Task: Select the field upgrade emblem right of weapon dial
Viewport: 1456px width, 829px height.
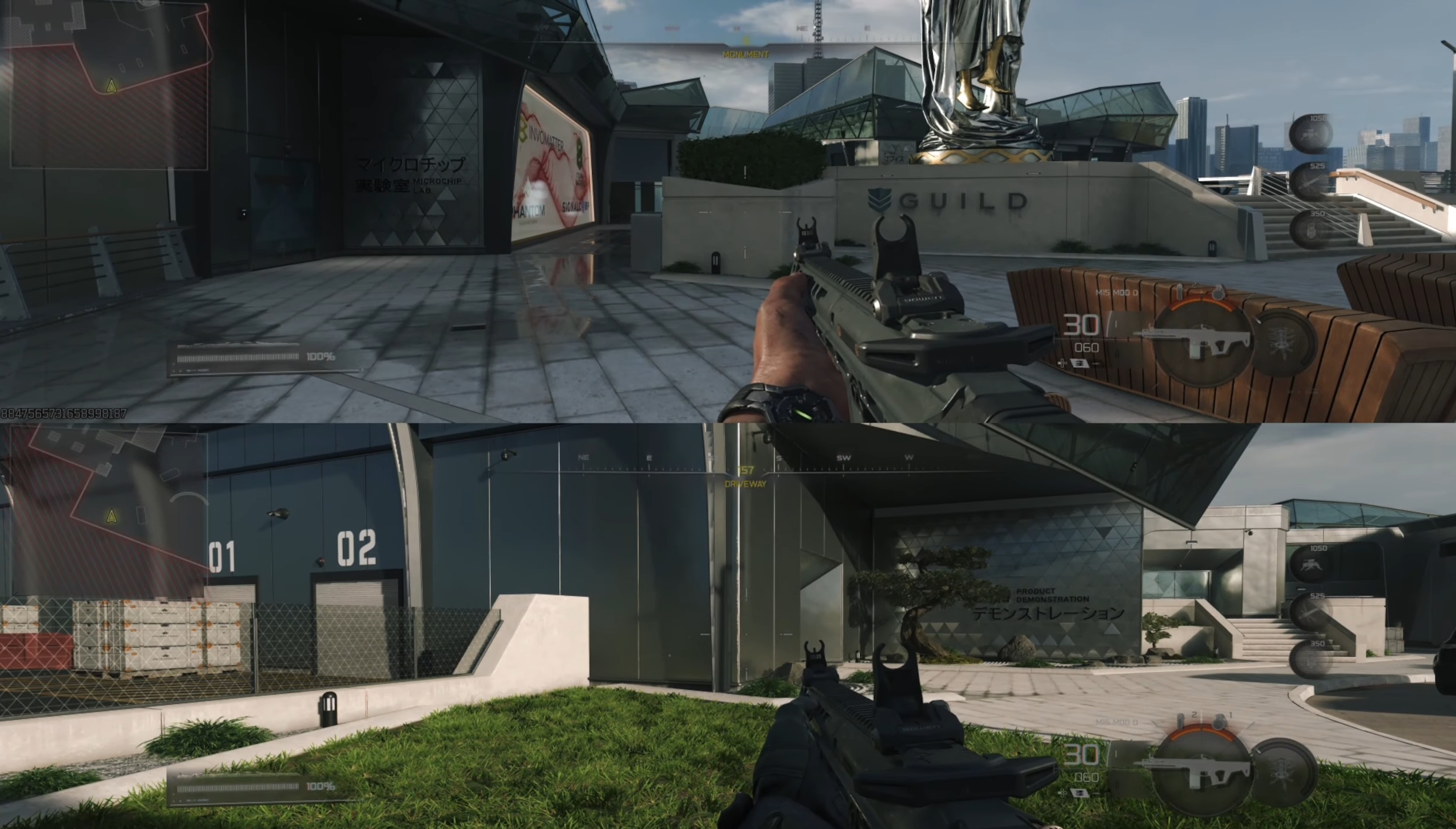Action: pos(1282,341)
